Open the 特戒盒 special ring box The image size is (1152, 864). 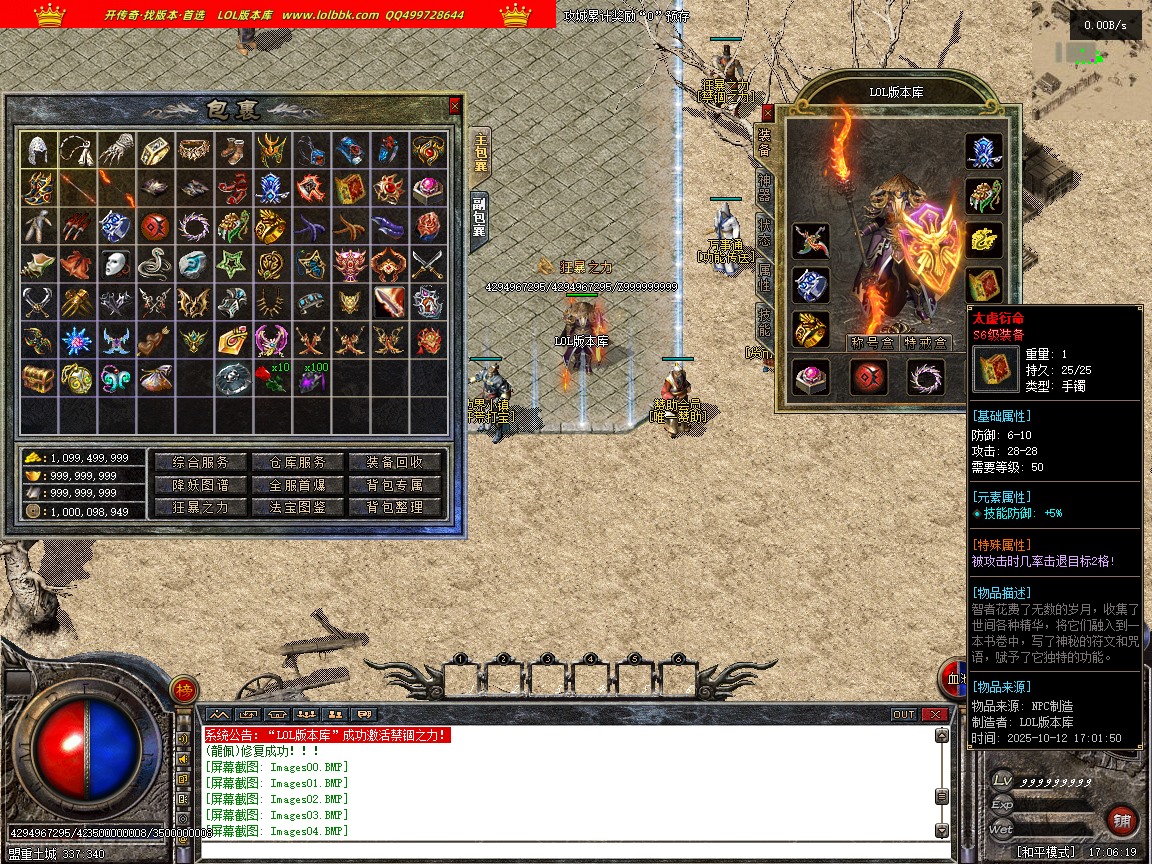[x=923, y=343]
